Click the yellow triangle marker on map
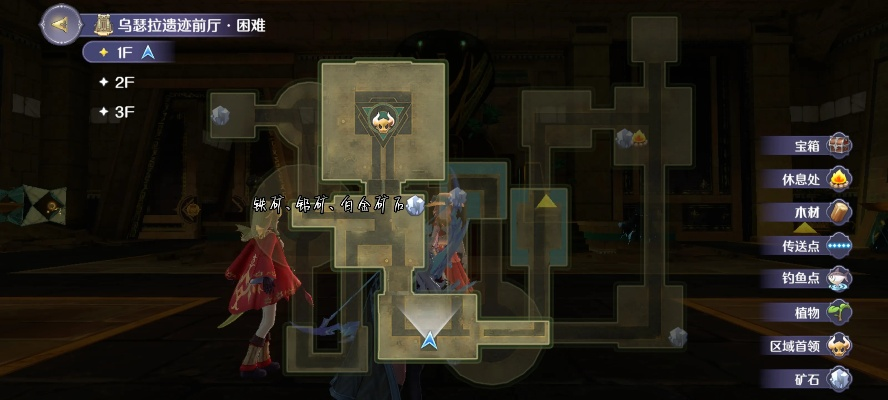 [546, 201]
